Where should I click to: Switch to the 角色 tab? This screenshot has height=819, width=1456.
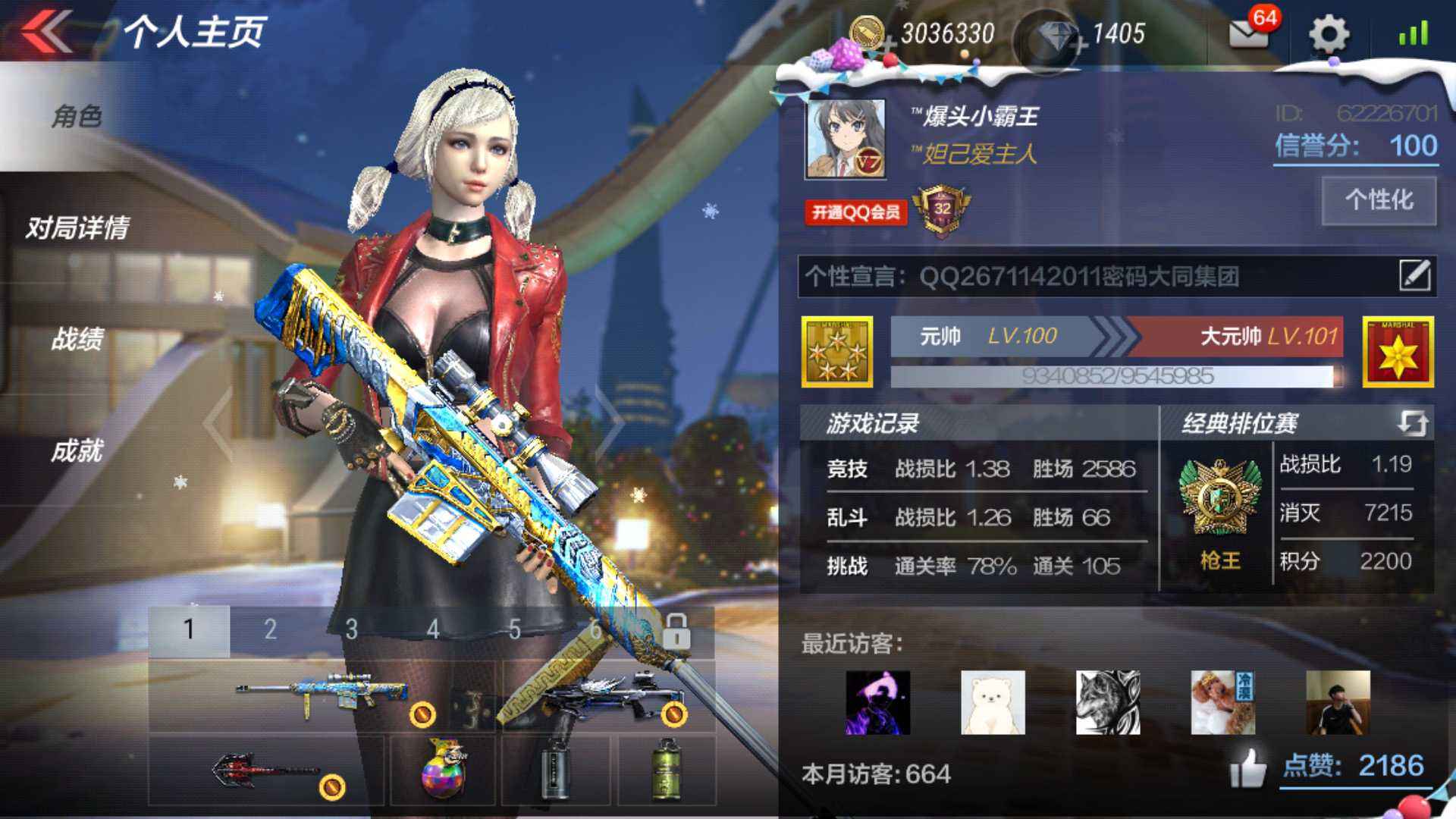[77, 116]
